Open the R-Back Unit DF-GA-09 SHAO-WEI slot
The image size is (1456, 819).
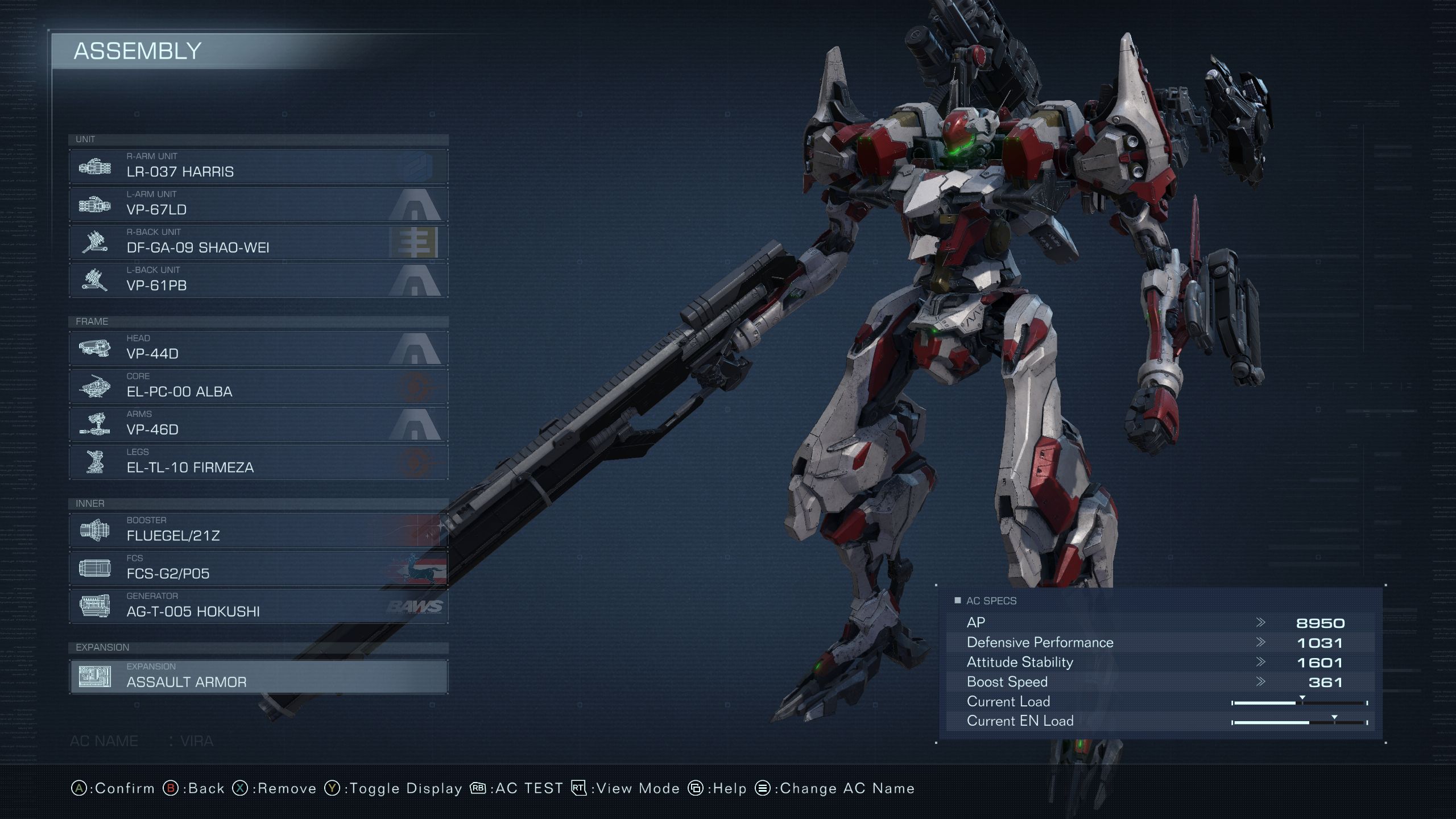pos(258,242)
